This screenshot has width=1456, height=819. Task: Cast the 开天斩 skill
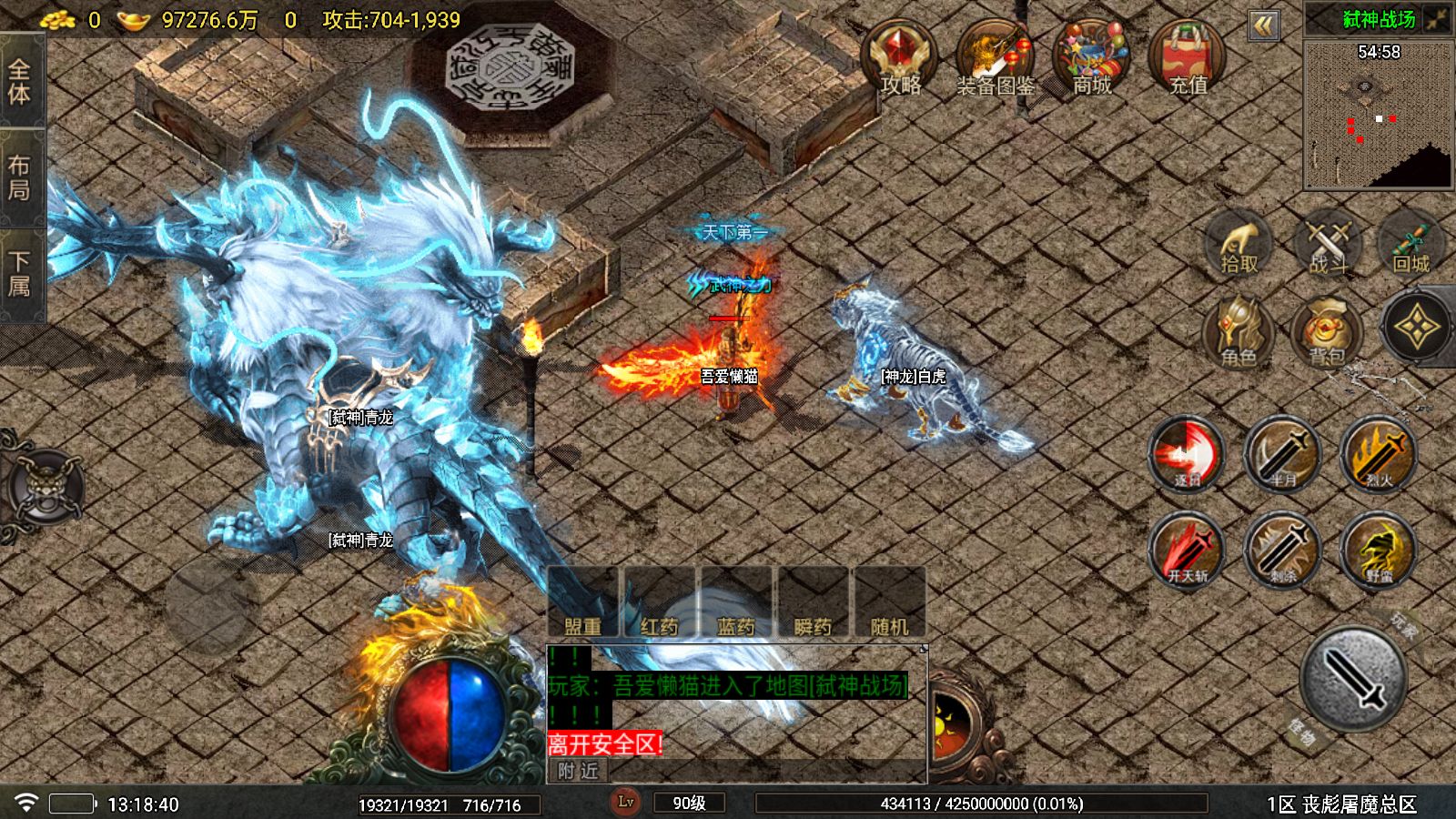pyautogui.click(x=1188, y=549)
